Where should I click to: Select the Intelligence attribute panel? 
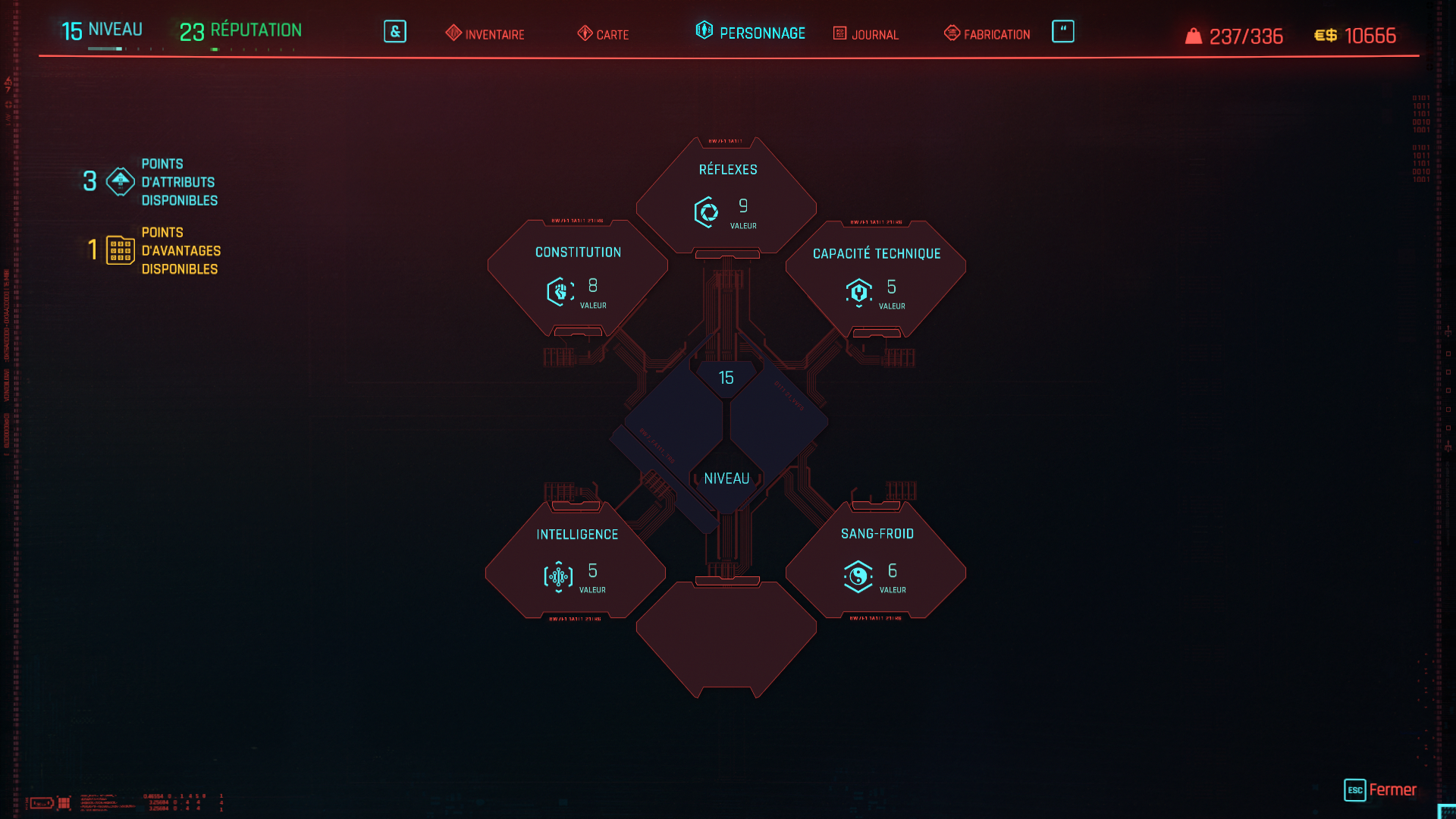click(576, 561)
